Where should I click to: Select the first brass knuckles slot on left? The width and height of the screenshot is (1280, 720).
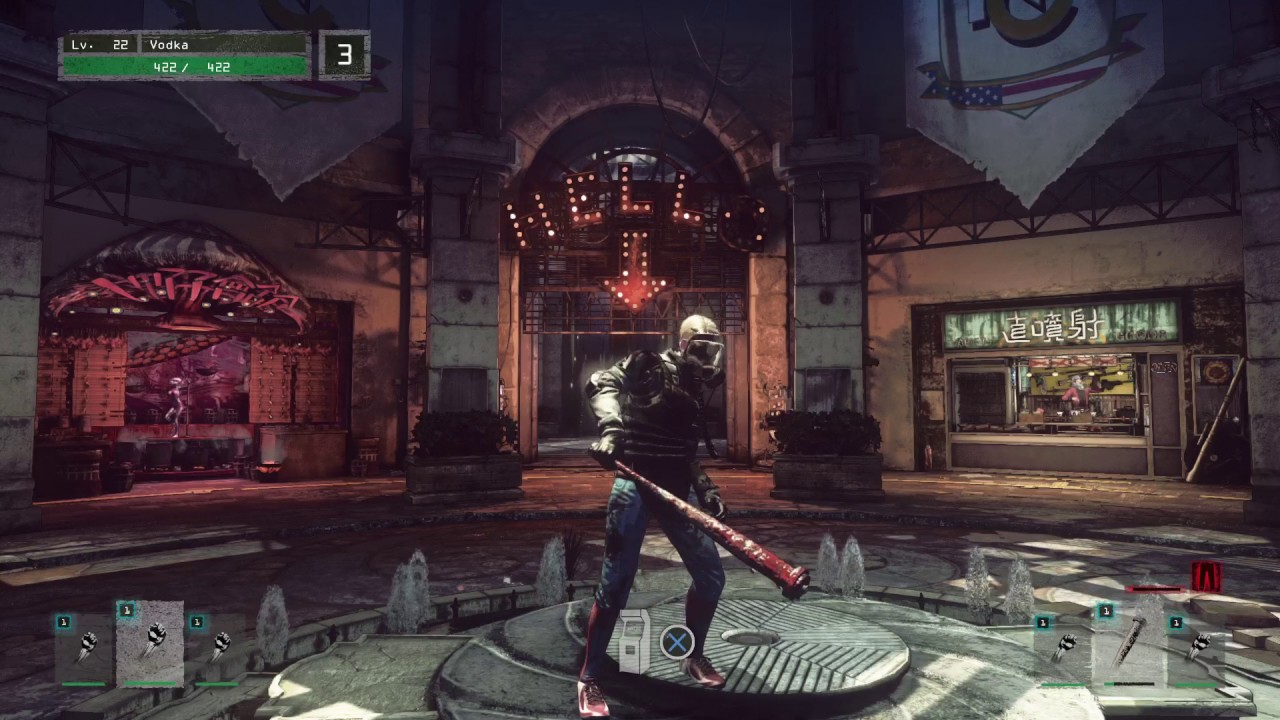[87, 645]
